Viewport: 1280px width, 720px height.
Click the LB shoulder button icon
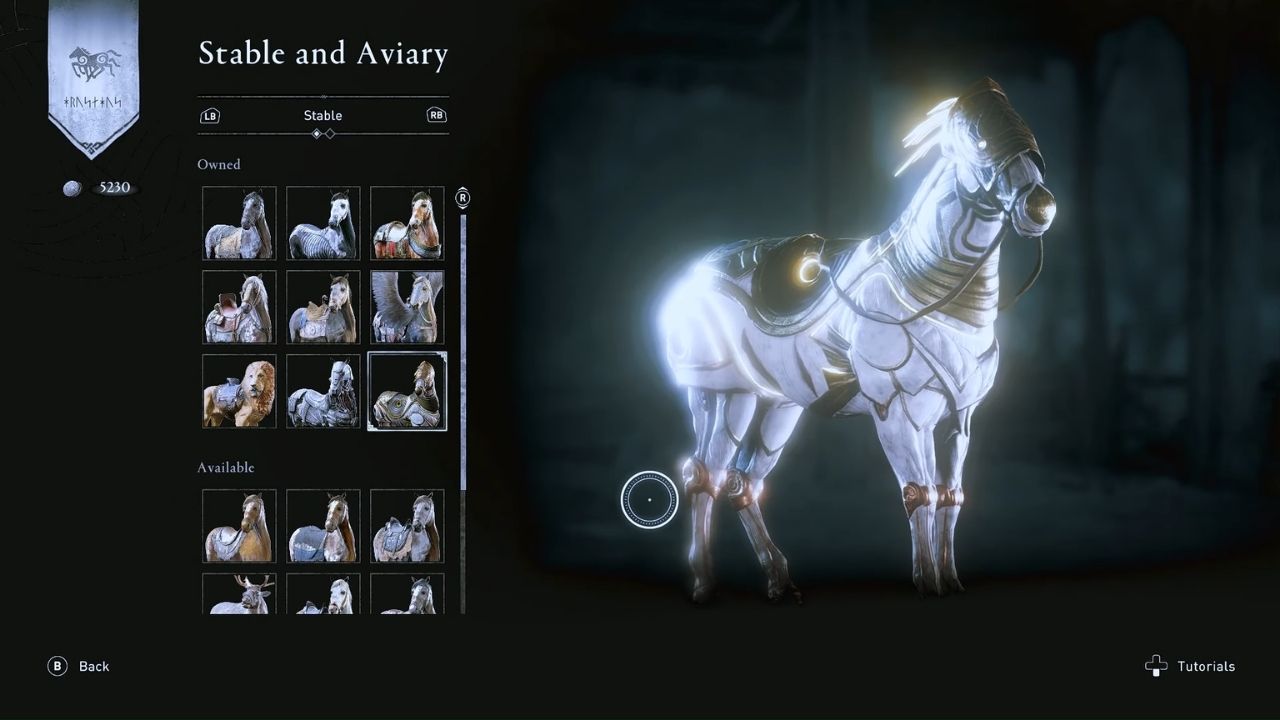click(210, 115)
